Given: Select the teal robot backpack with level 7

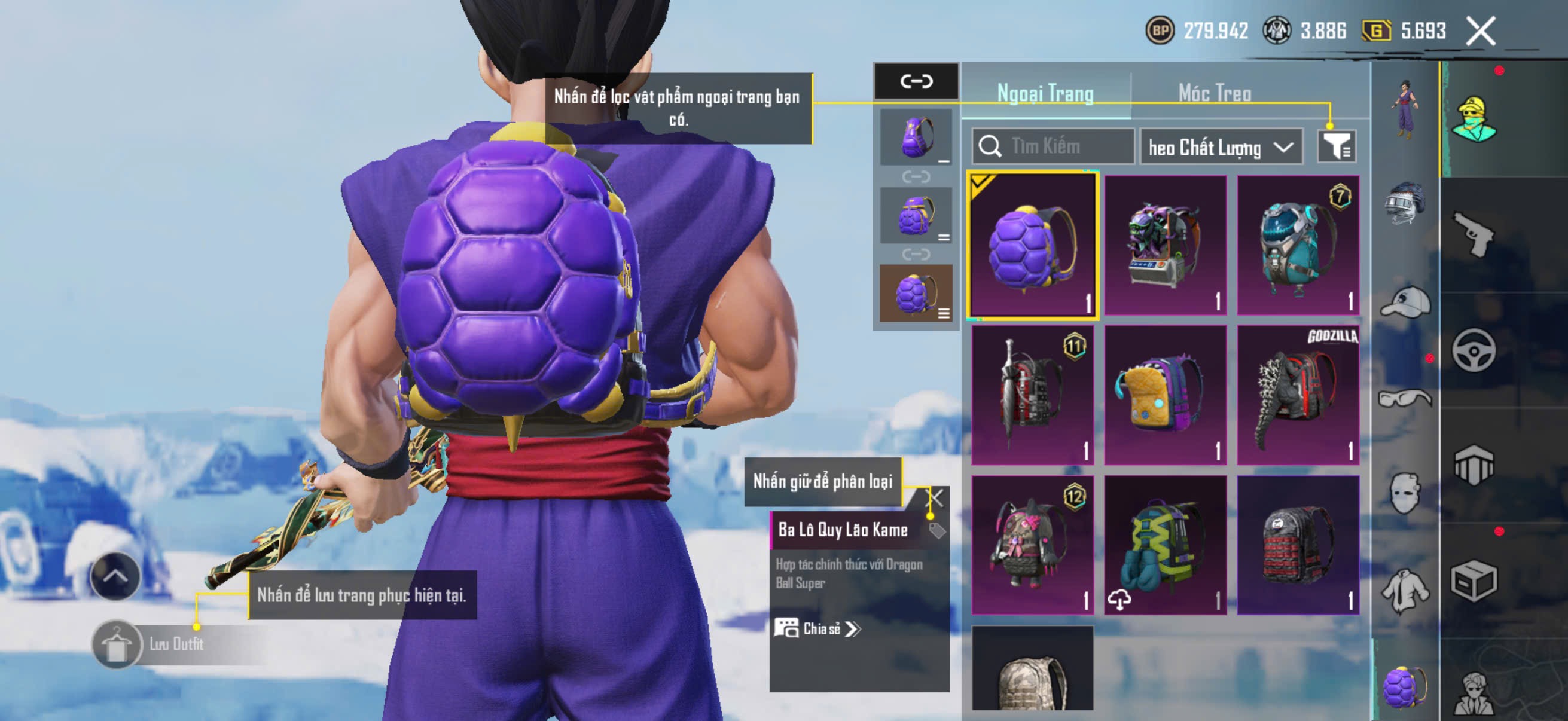Looking at the screenshot, I should click(x=1297, y=245).
